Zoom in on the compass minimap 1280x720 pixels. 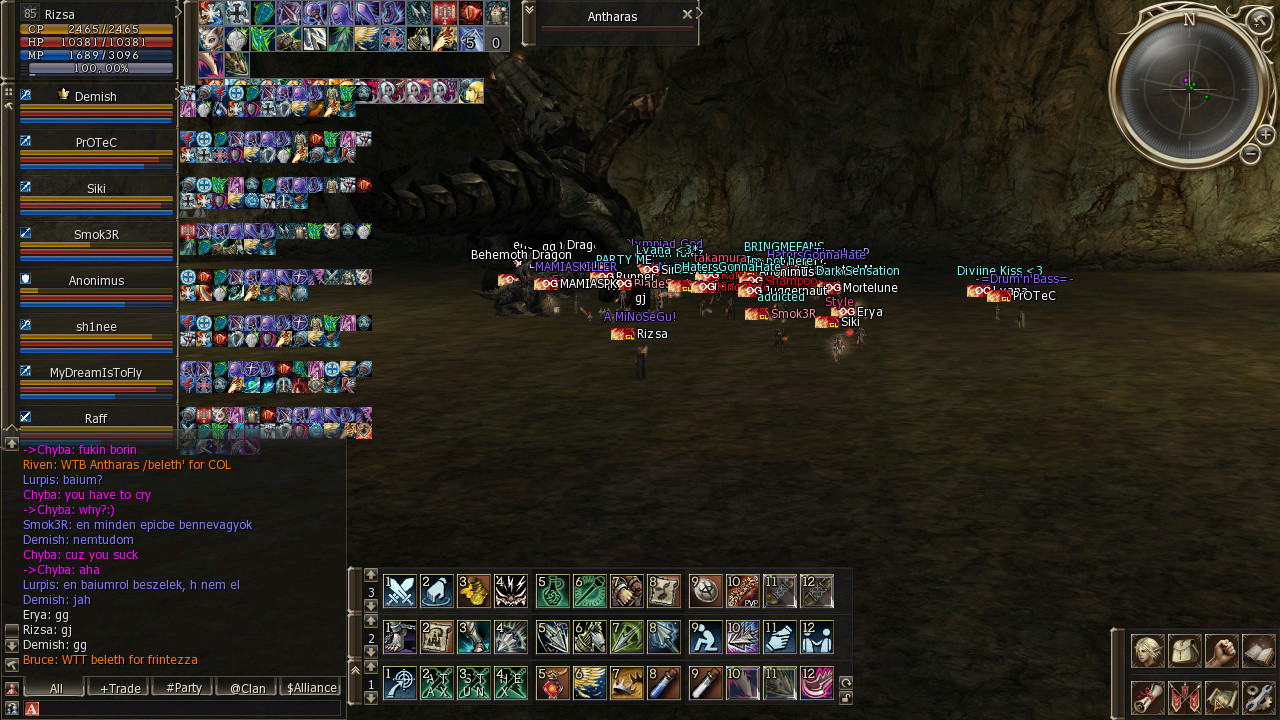point(1265,135)
